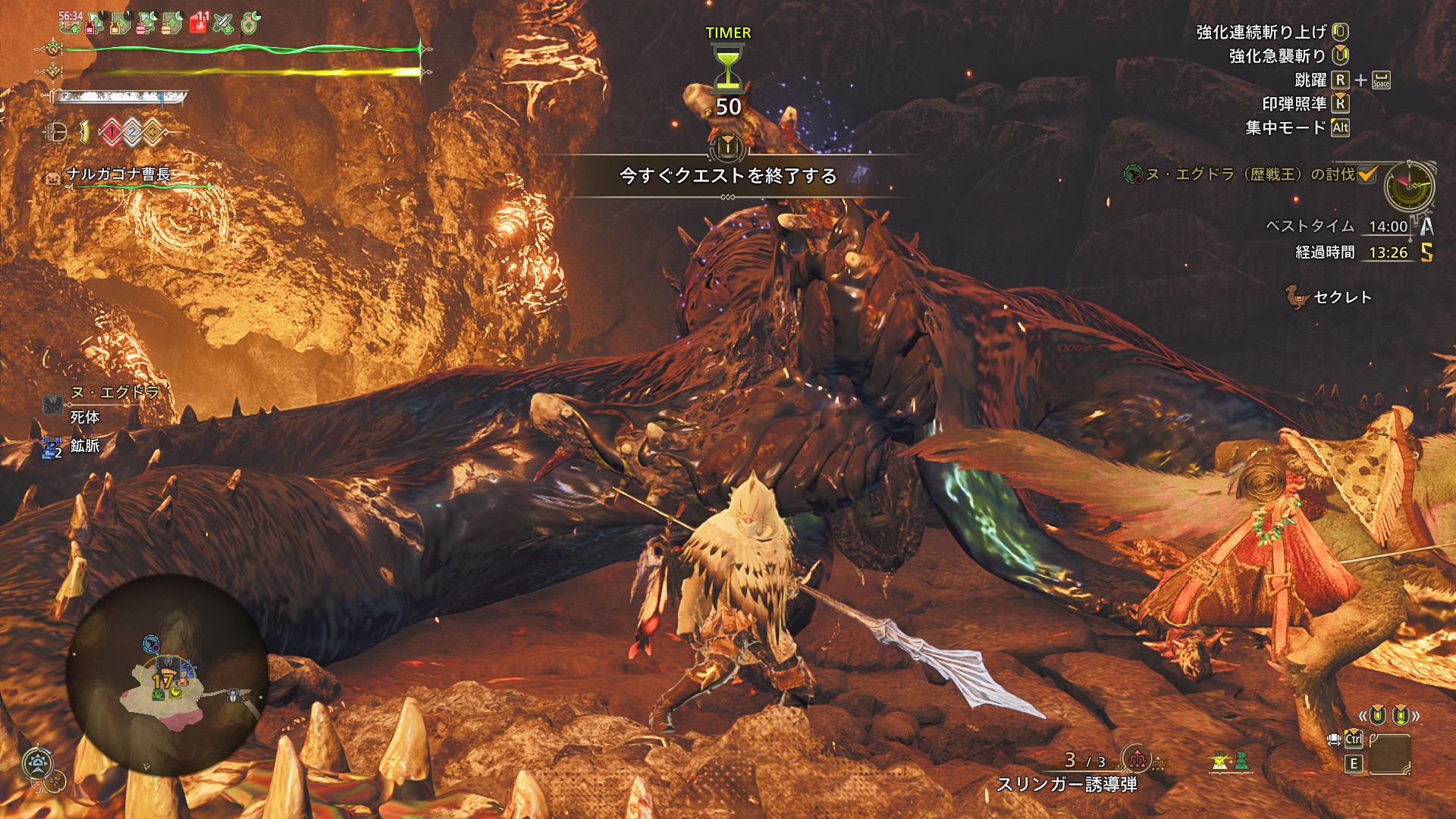Select the square item slot in the item bar

(x=1389, y=754)
